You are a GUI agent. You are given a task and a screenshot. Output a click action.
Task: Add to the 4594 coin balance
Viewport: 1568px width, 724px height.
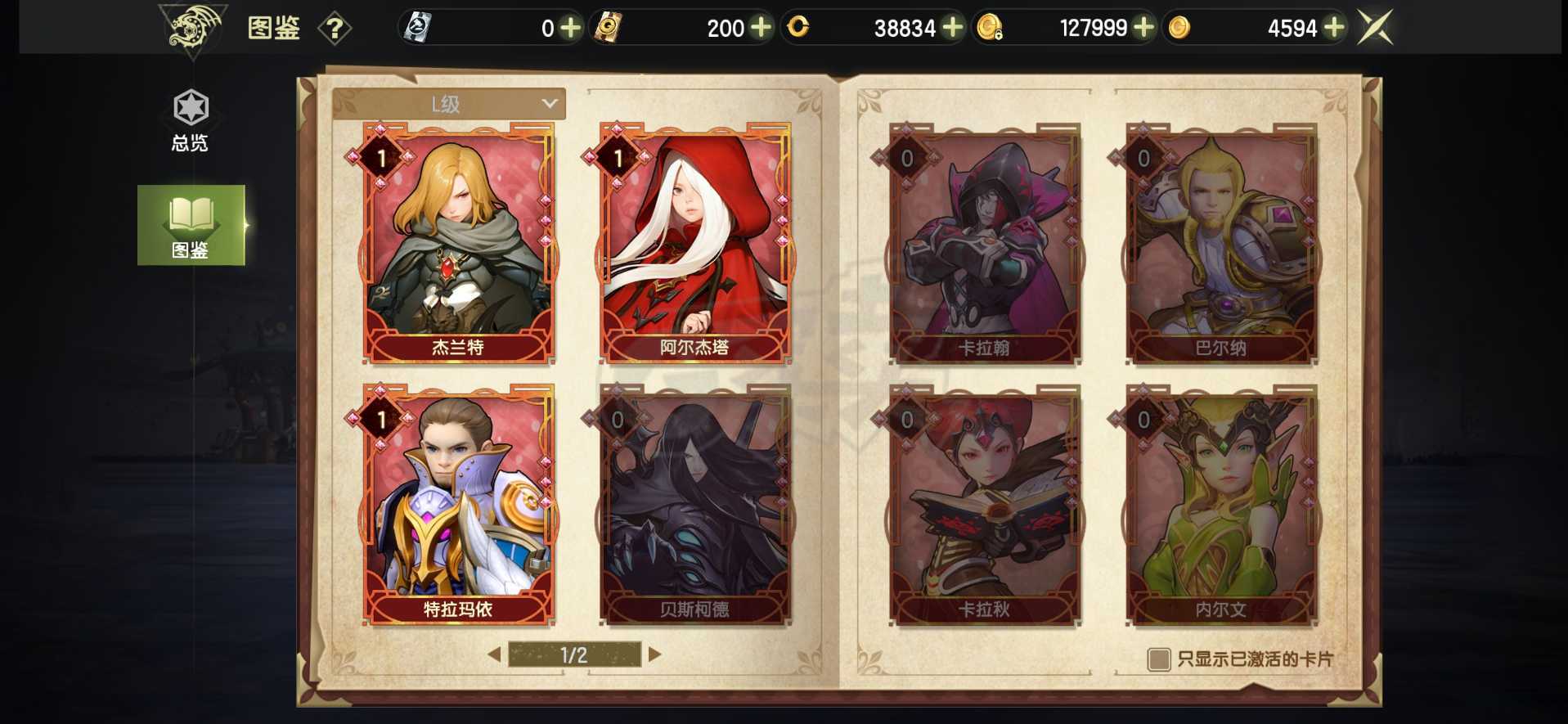click(x=1333, y=28)
